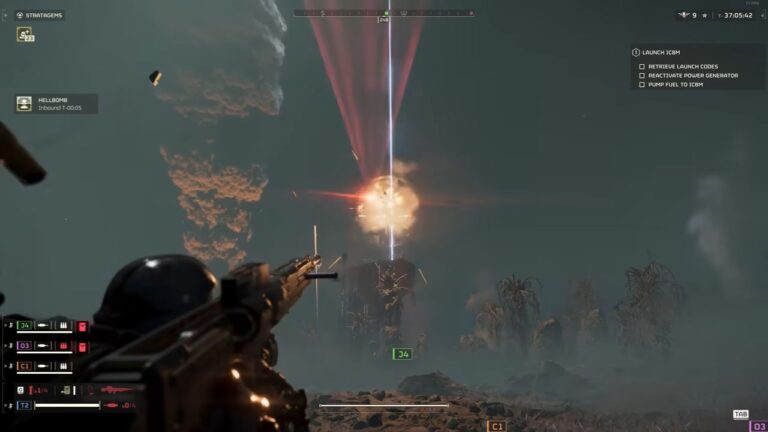Viewport: 768px width, 432px height.
Task: Select squad member J4 in squad list
Action: tap(26, 325)
